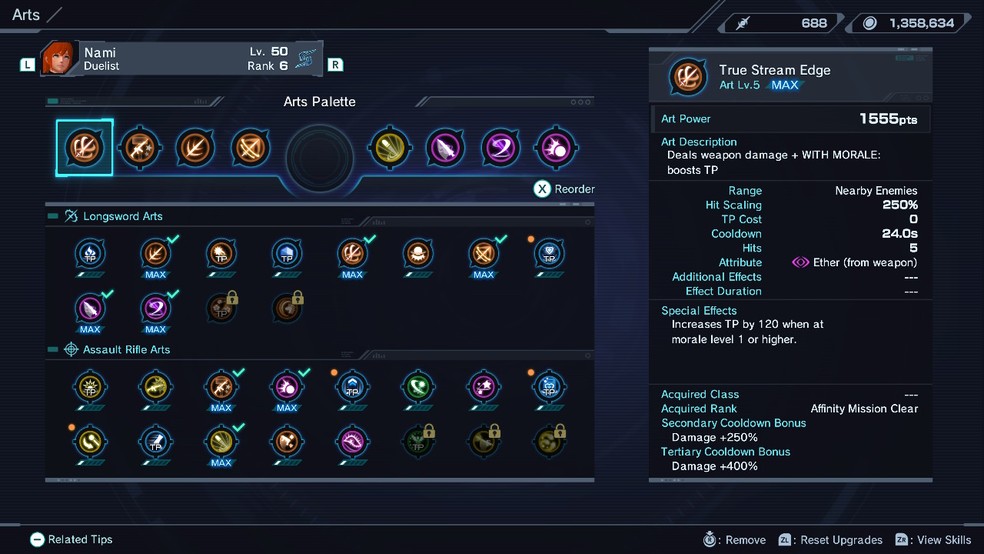Select the blue cube TP longsword art
984x554 pixels.
(x=286, y=254)
